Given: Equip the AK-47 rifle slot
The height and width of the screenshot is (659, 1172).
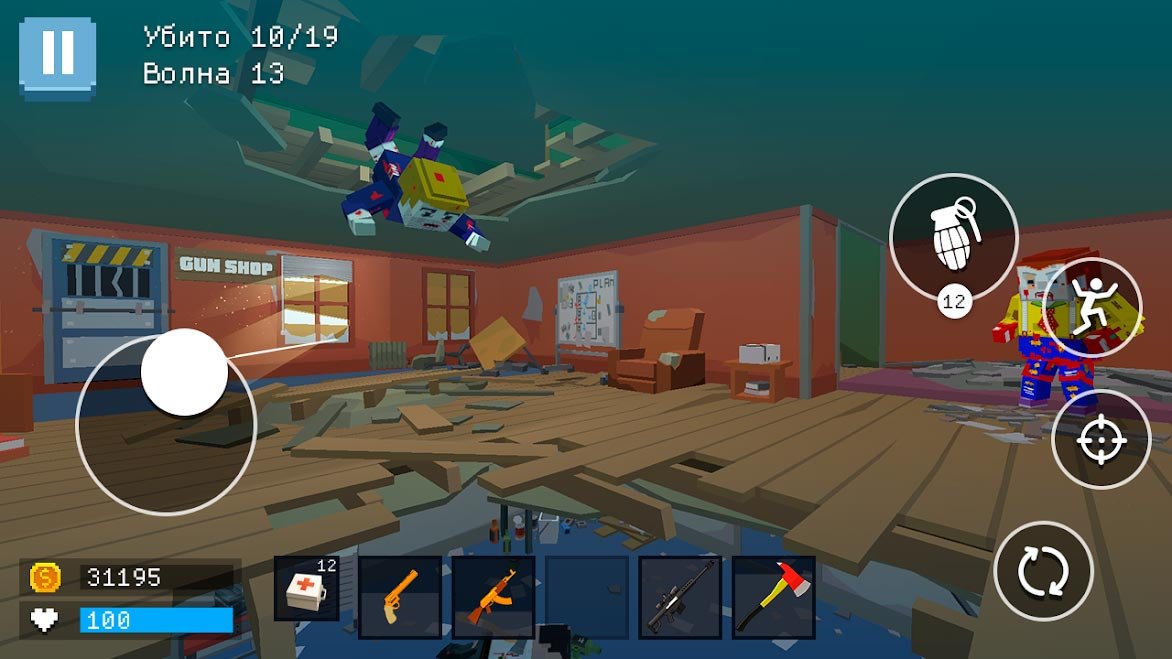Looking at the screenshot, I should pos(494,597).
